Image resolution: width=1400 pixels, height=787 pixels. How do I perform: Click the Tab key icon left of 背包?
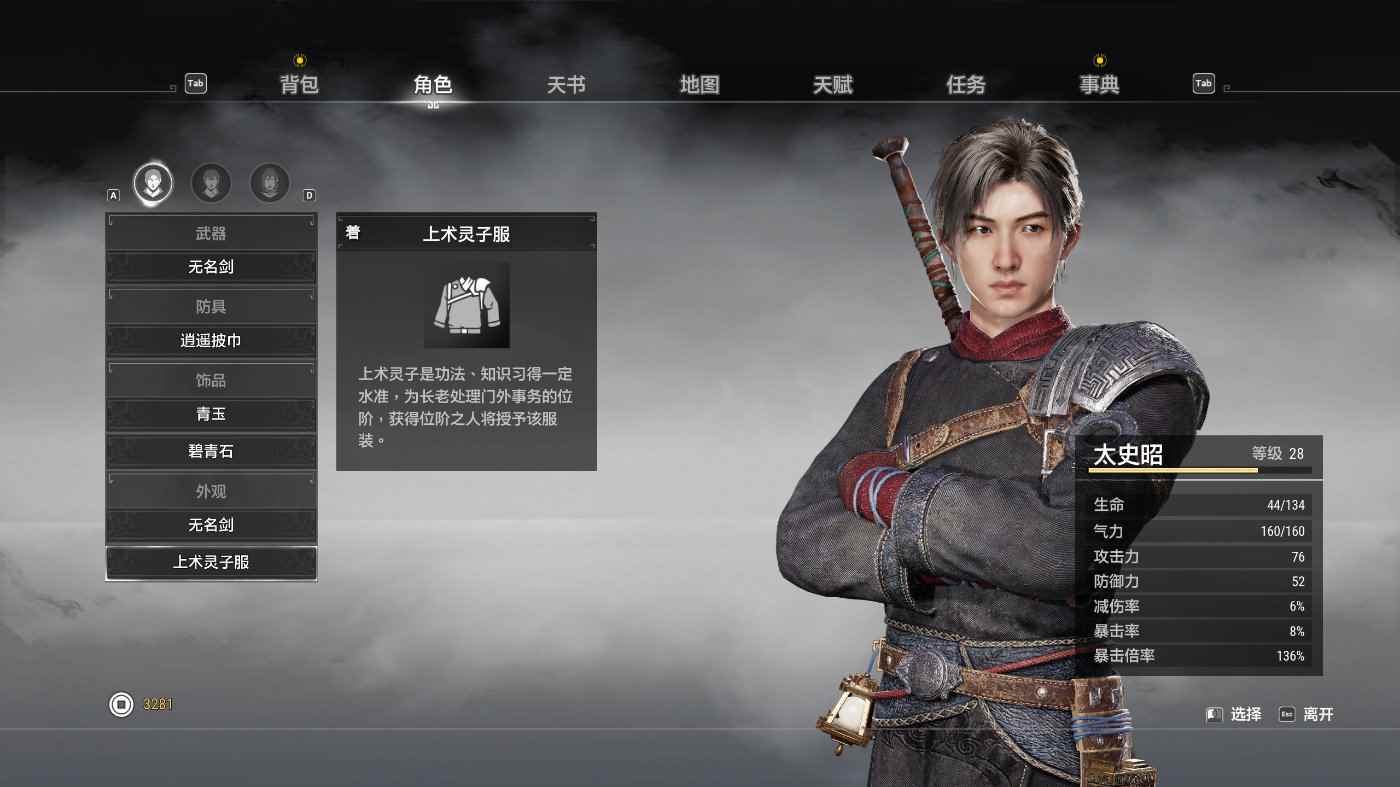(195, 83)
